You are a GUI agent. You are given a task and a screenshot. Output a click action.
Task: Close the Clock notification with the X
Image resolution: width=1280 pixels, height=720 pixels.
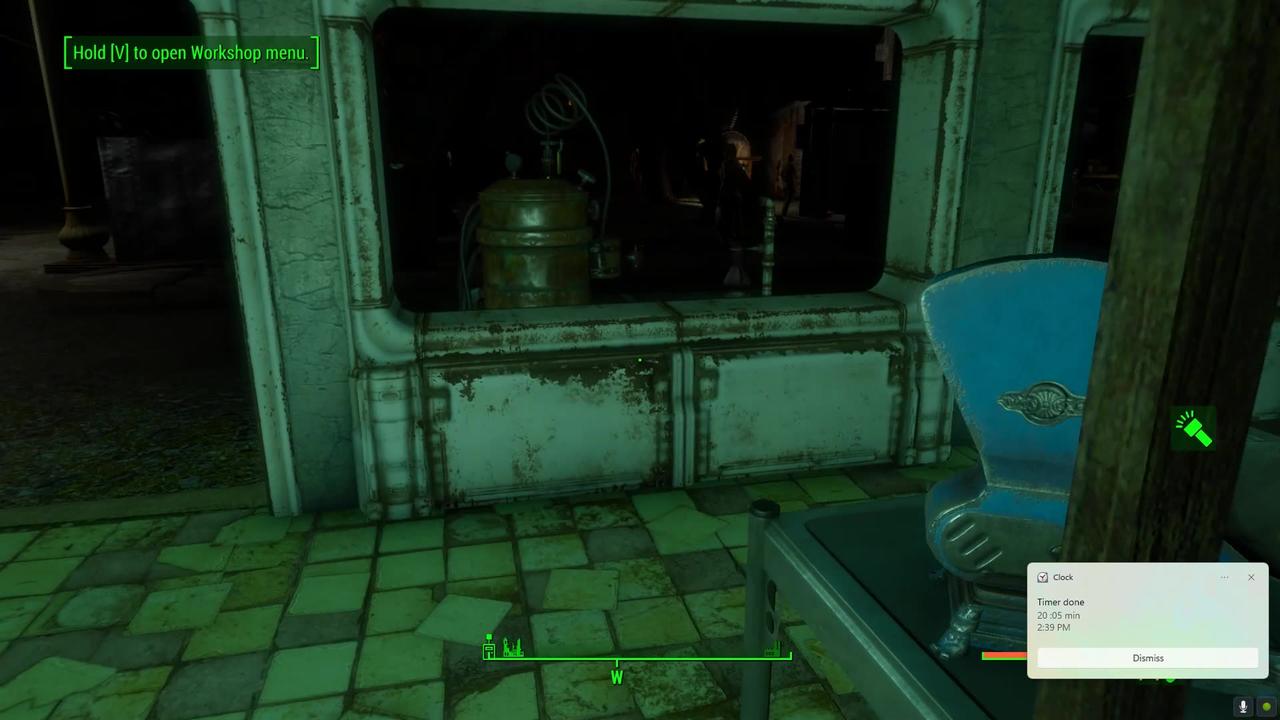[x=1251, y=577]
